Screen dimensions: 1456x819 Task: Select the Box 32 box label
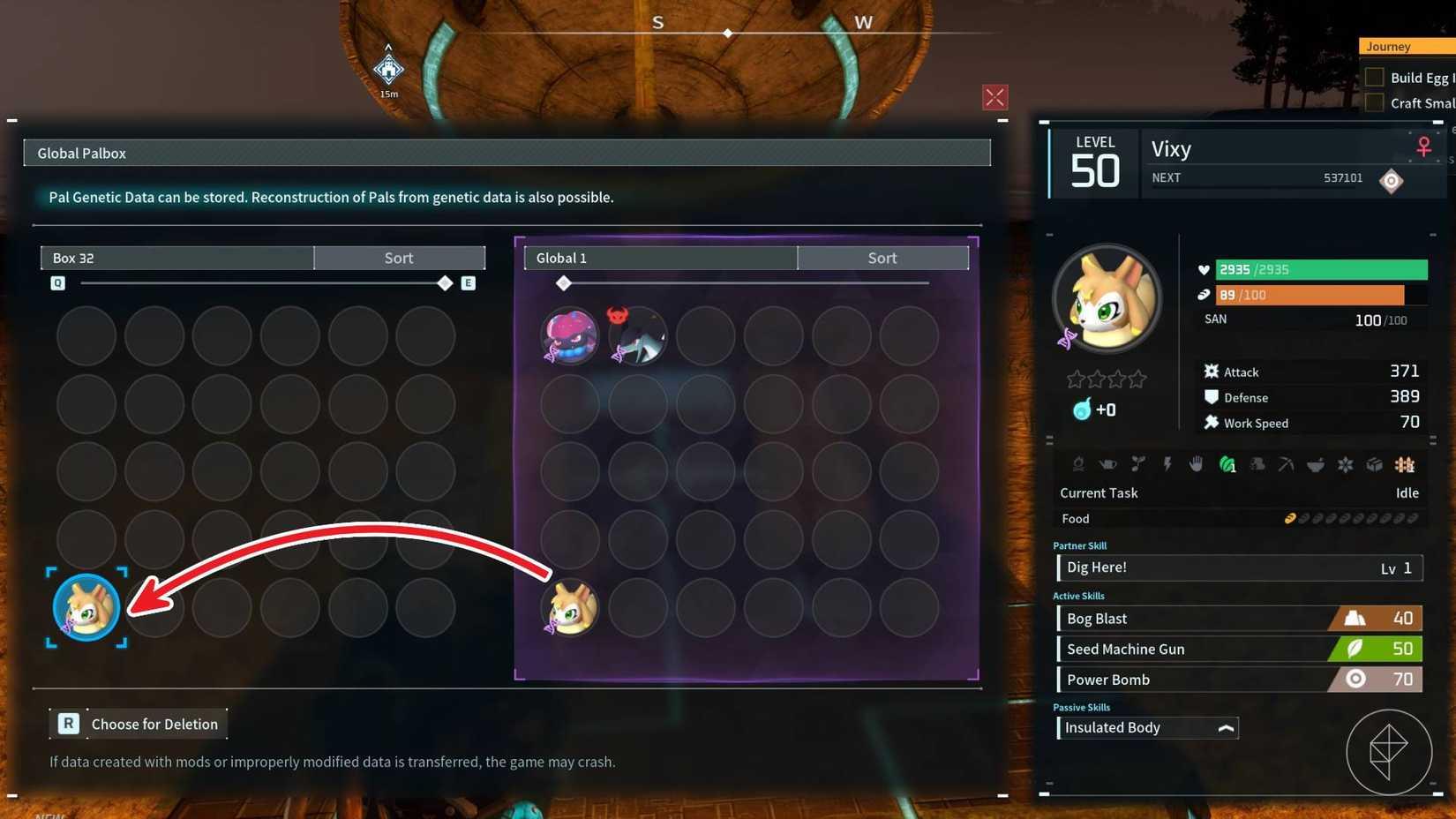coord(75,258)
